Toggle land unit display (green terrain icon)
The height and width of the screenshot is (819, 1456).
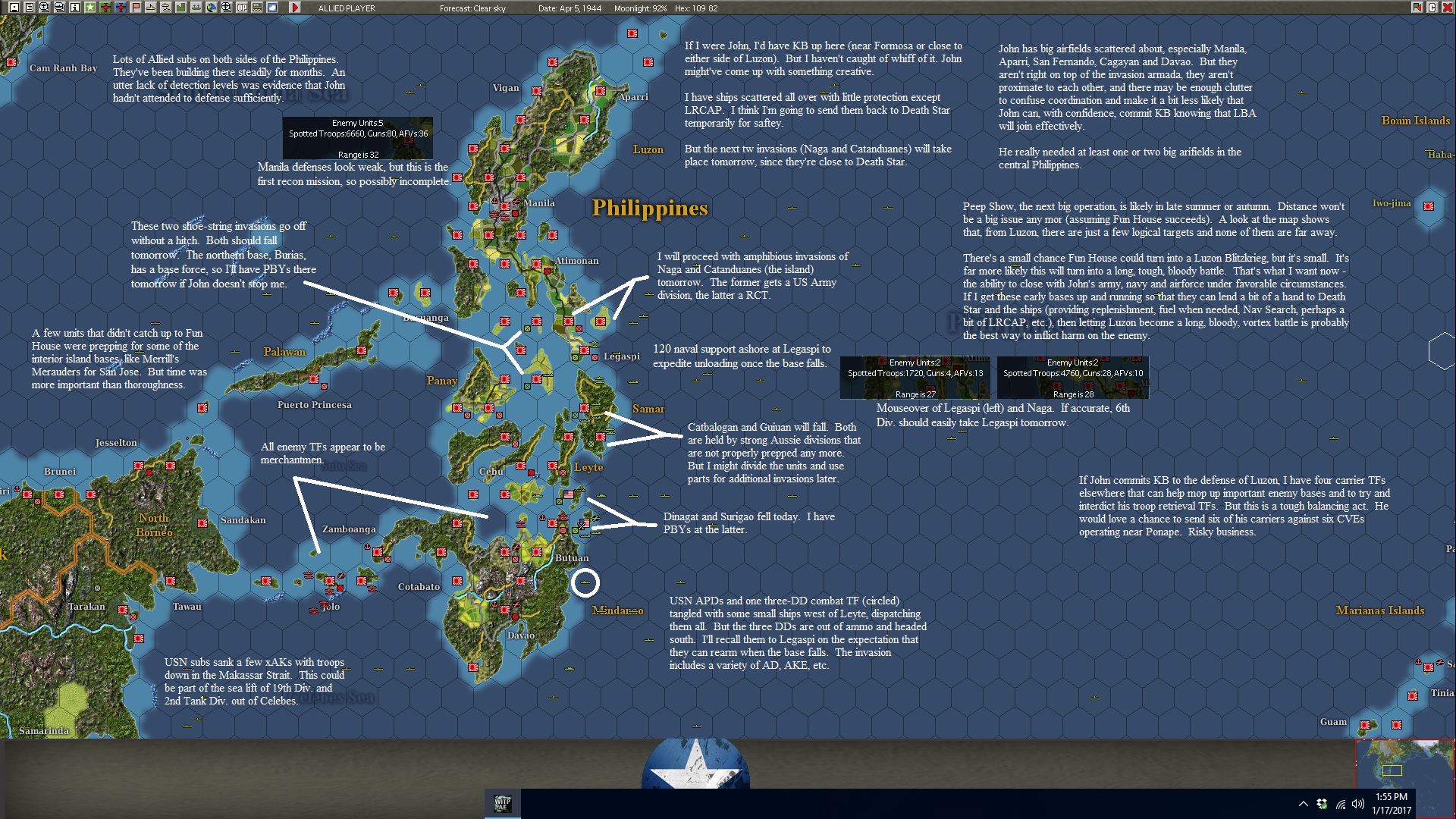(x=181, y=7)
